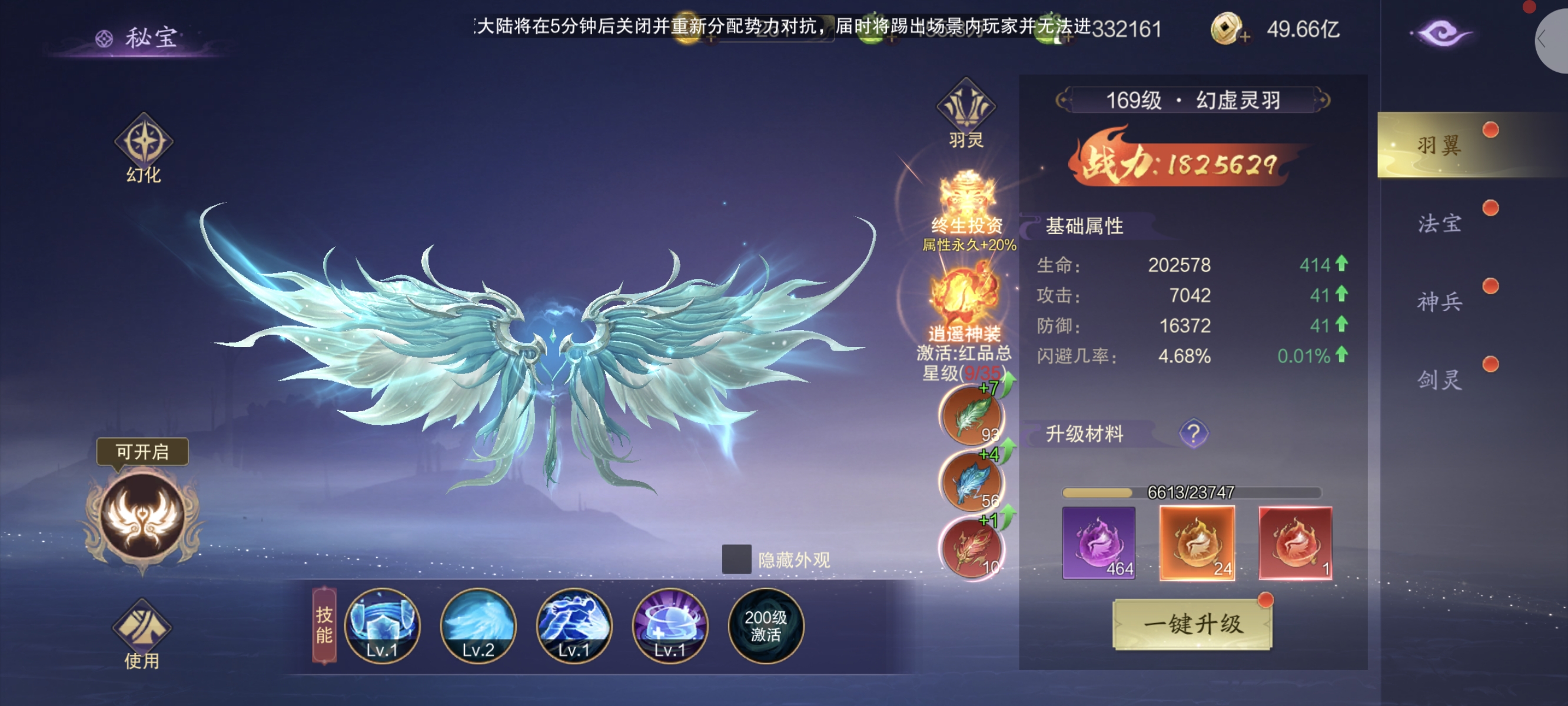Open the 羽灵 feather spirit icon
Viewport: 1568px width, 706px height.
(x=965, y=113)
